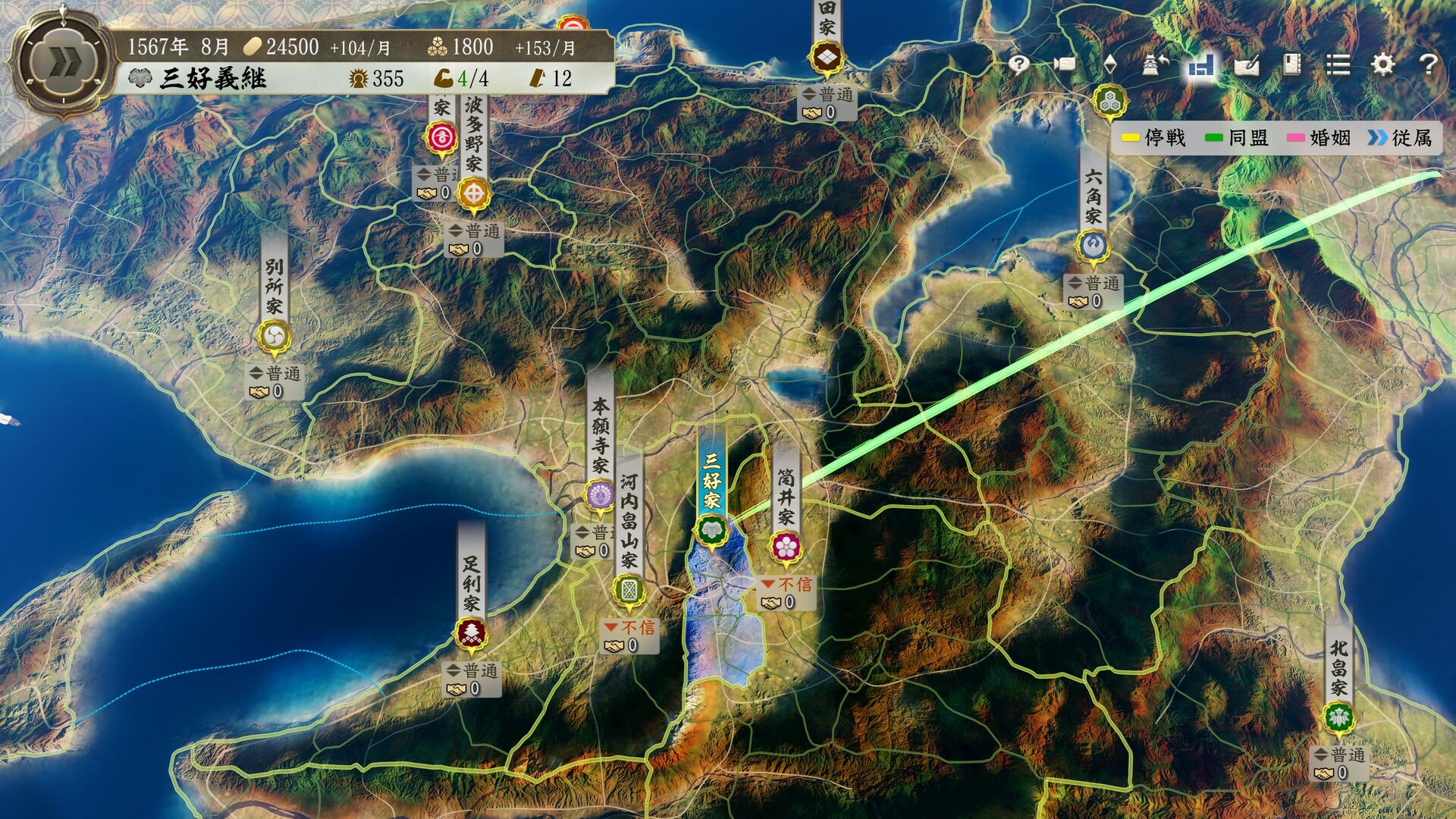Screen dimensions: 1456x819
Task: Click the 三好家 own-clan crest marker
Action: pos(711,529)
